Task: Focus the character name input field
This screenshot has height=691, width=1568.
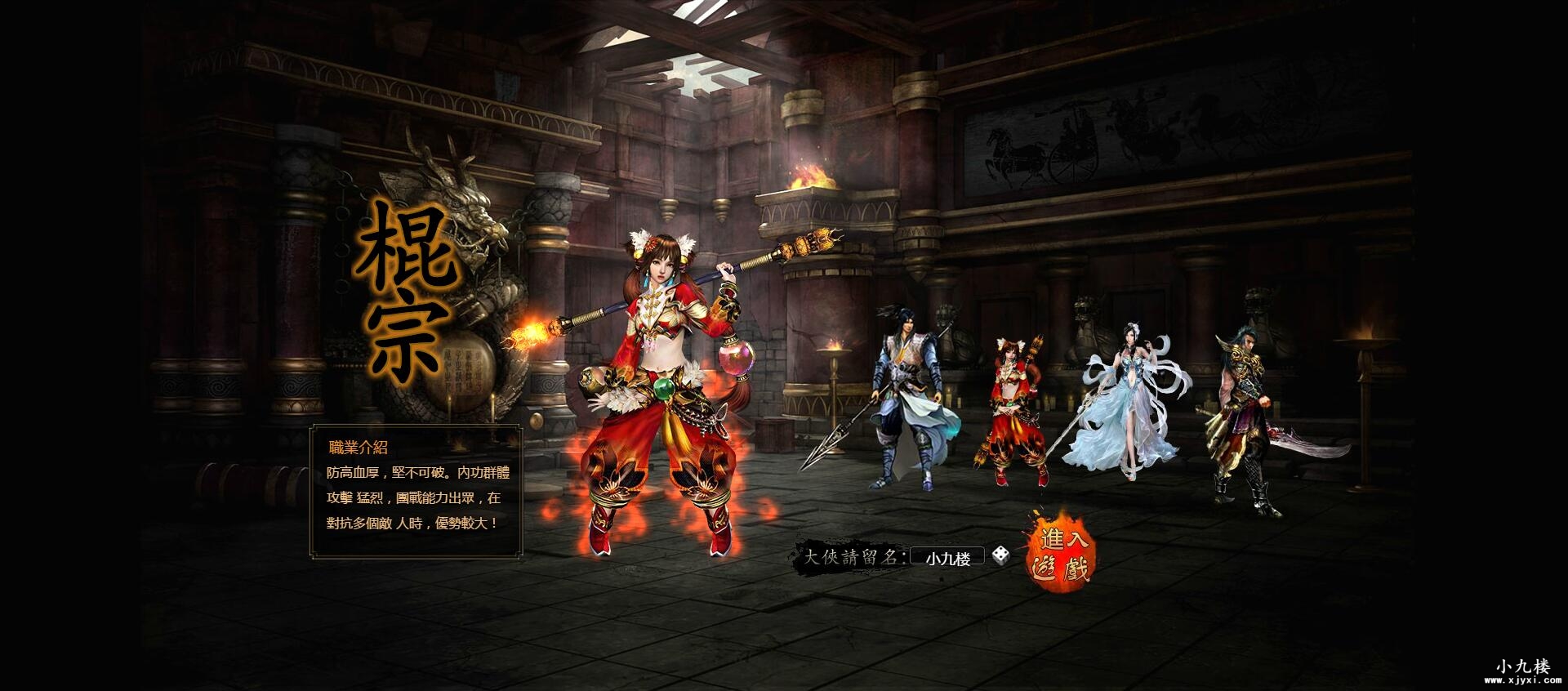Action: pyautogui.click(x=947, y=558)
